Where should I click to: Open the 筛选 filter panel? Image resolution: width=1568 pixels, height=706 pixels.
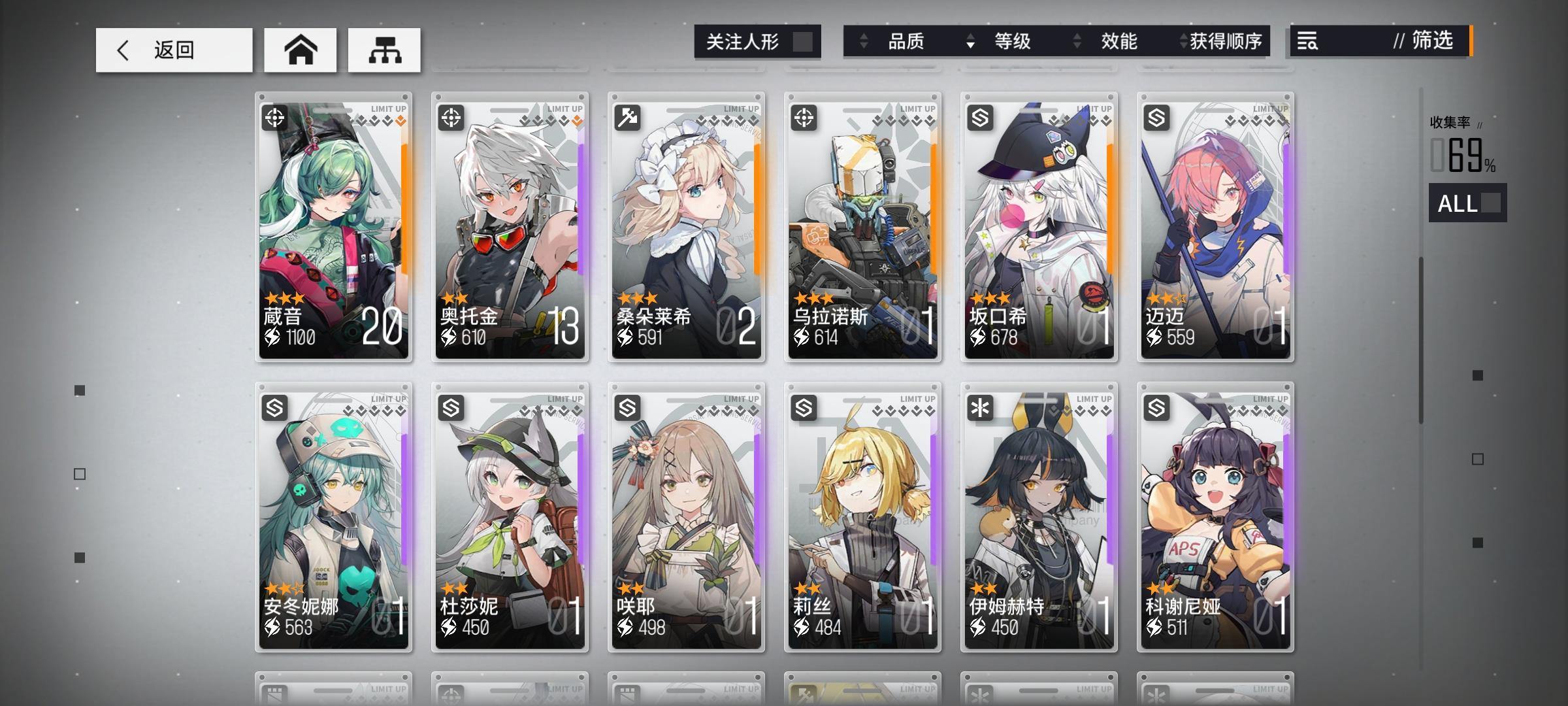pos(1435,42)
